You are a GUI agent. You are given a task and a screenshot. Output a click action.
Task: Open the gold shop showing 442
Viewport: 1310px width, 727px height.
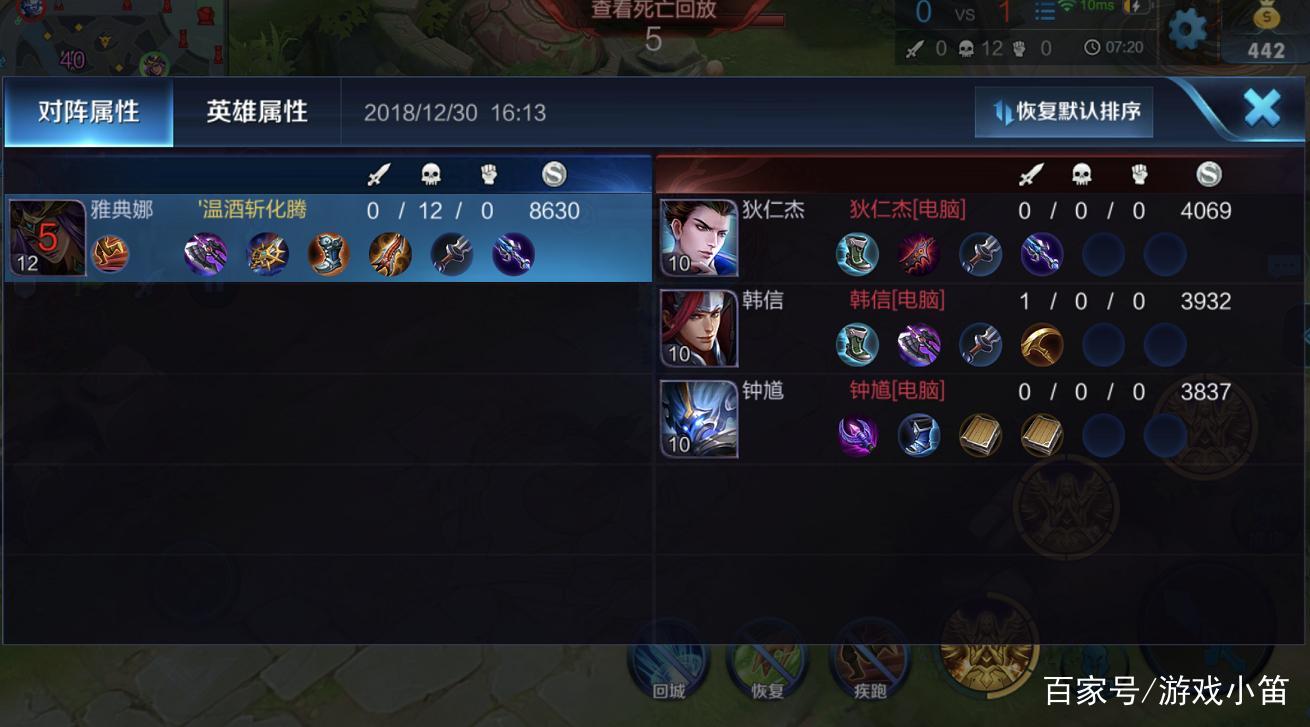(x=1265, y=35)
